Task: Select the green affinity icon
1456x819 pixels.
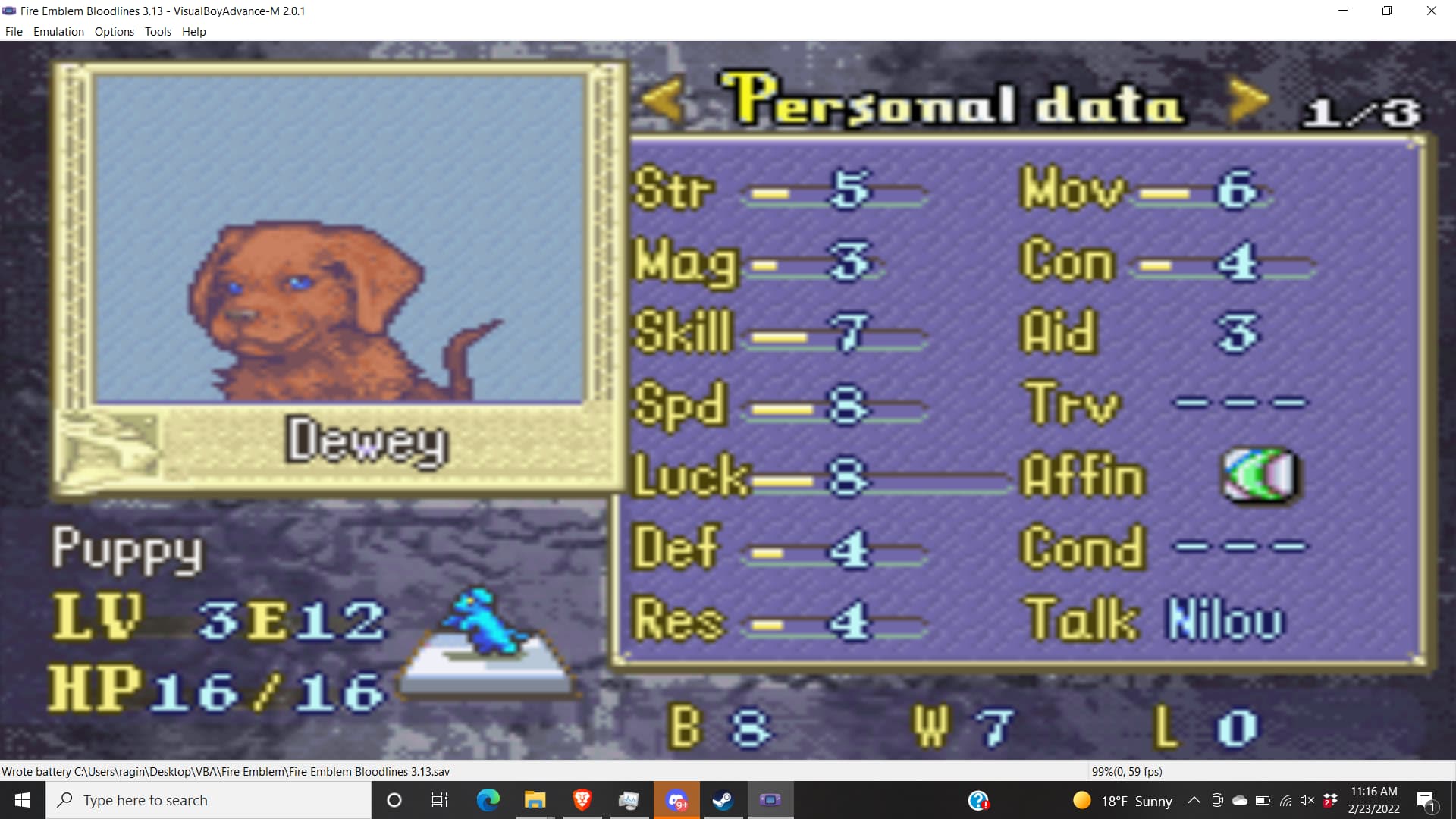Action: tap(1259, 475)
